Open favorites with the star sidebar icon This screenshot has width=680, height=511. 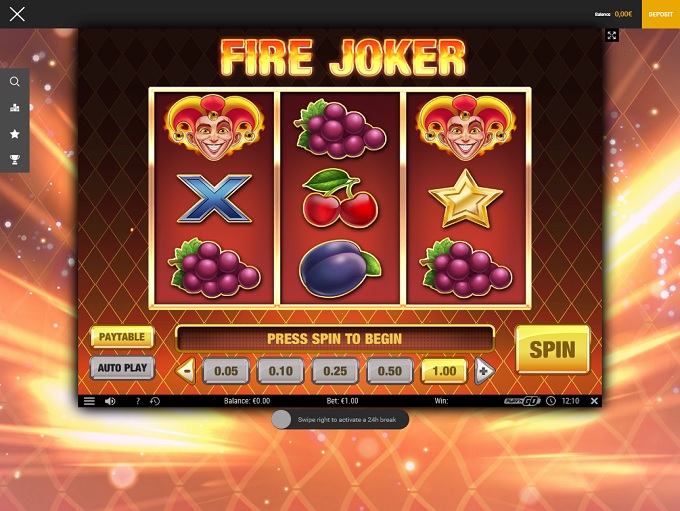[14, 133]
